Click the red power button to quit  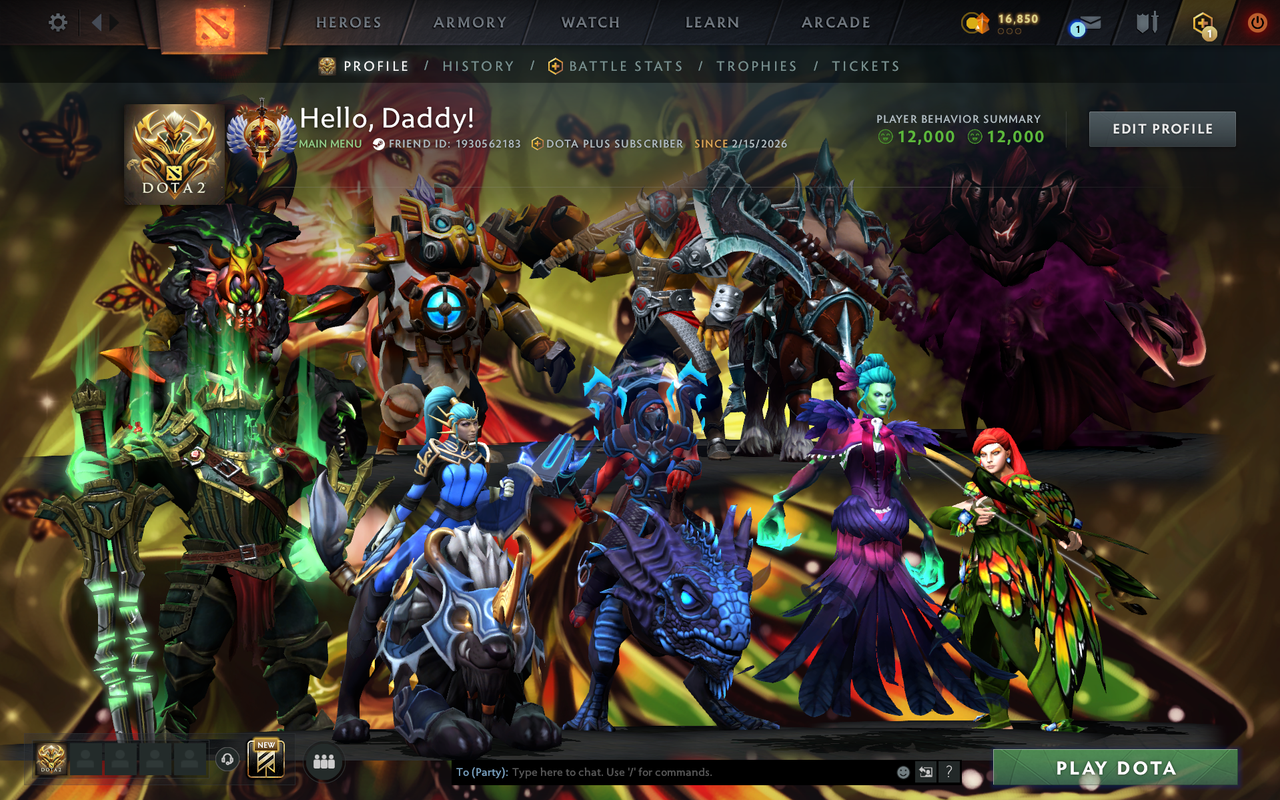(x=1256, y=22)
